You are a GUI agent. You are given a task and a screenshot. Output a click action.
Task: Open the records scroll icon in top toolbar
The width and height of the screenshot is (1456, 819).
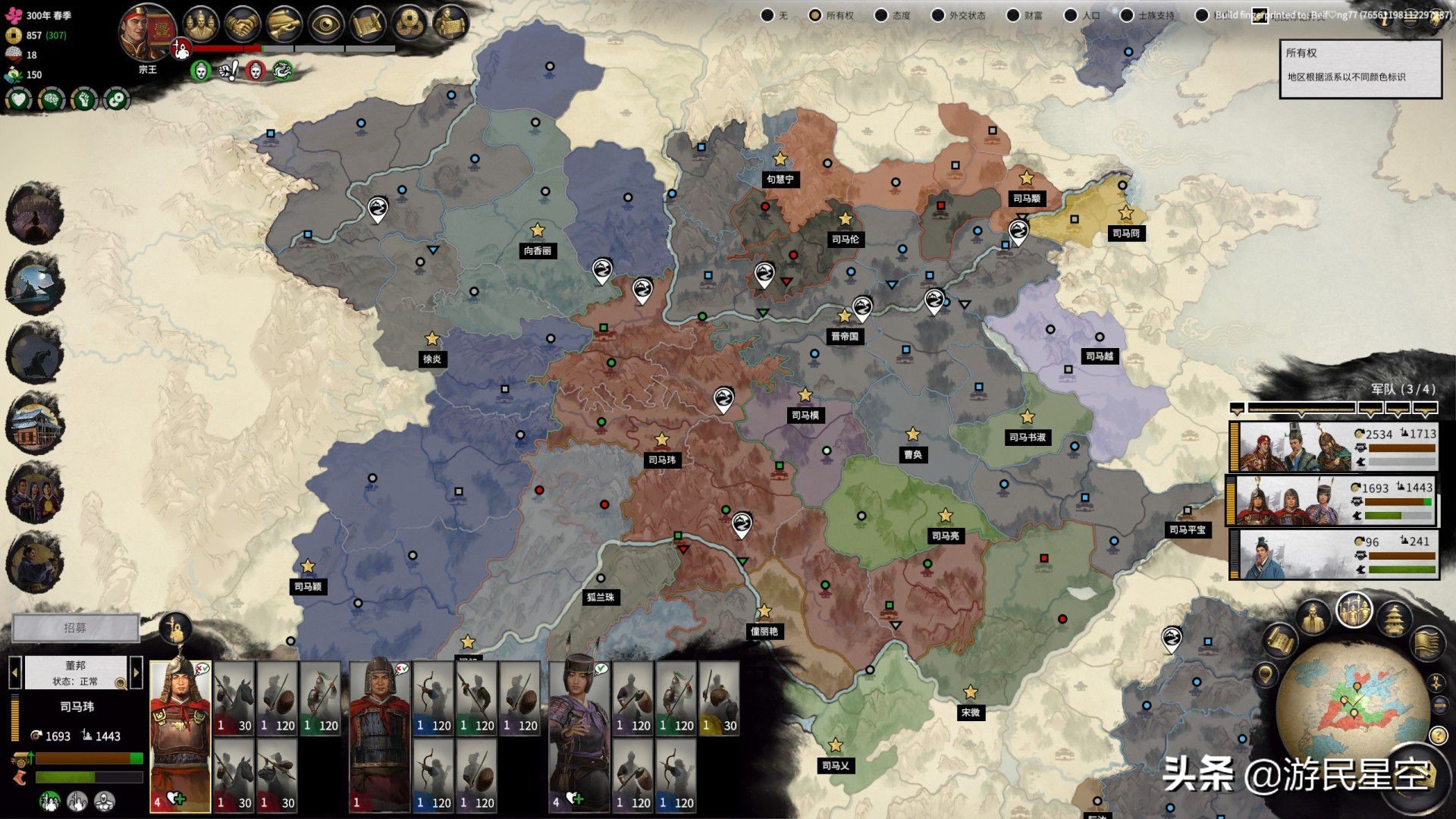point(368,25)
